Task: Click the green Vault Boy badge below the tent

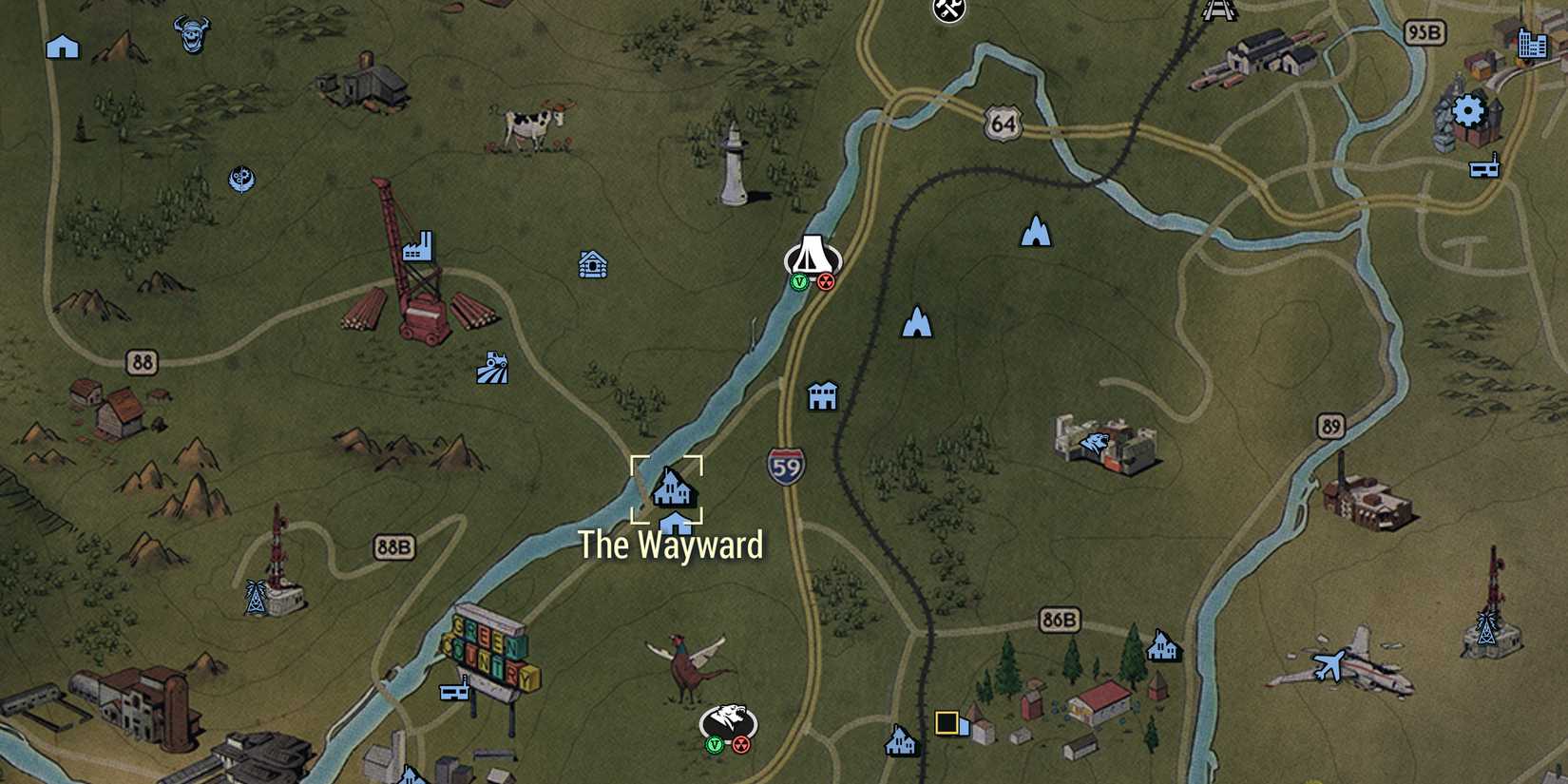Action: (x=798, y=280)
